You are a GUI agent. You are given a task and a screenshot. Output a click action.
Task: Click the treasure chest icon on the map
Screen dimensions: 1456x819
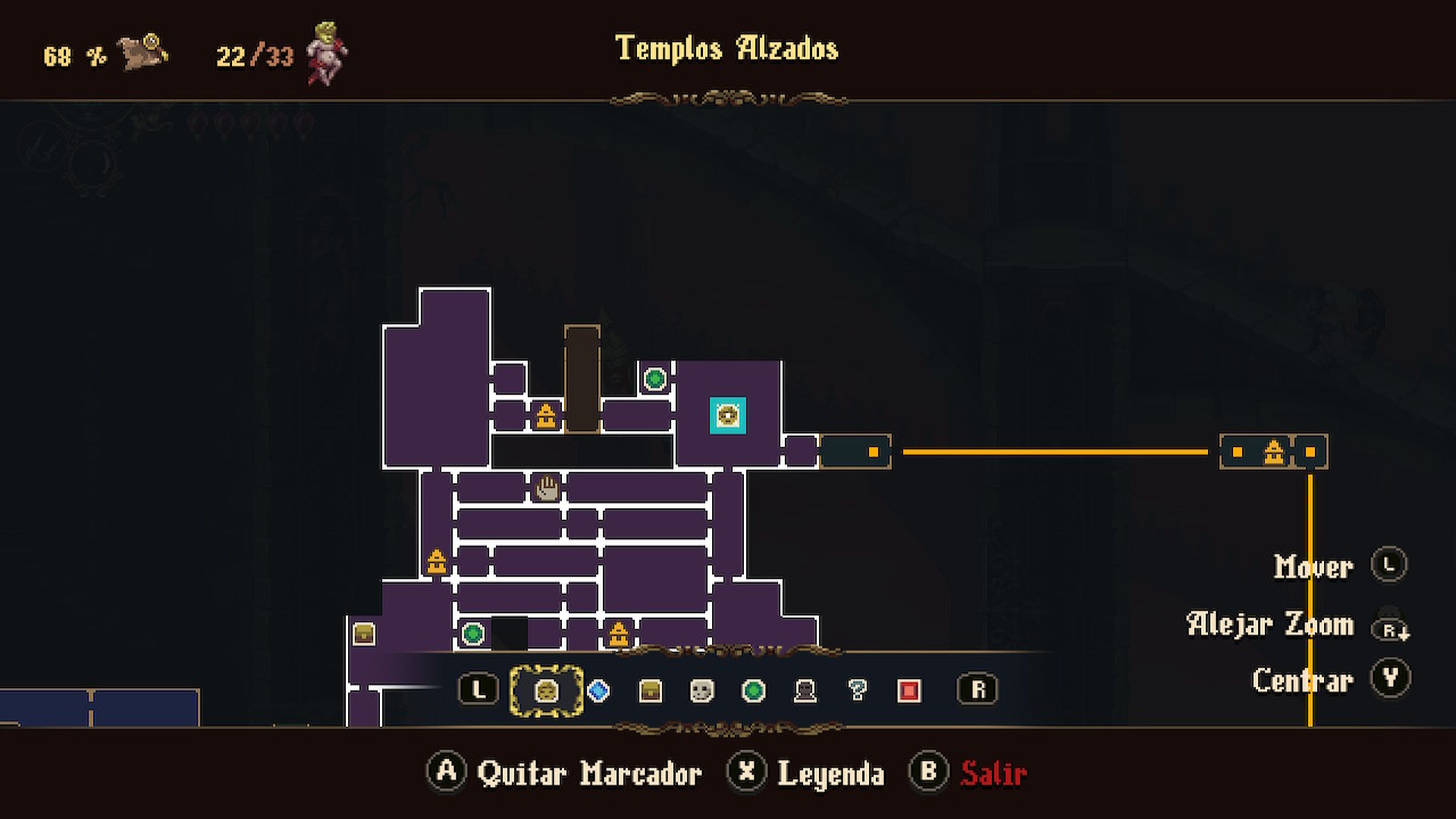tap(364, 634)
